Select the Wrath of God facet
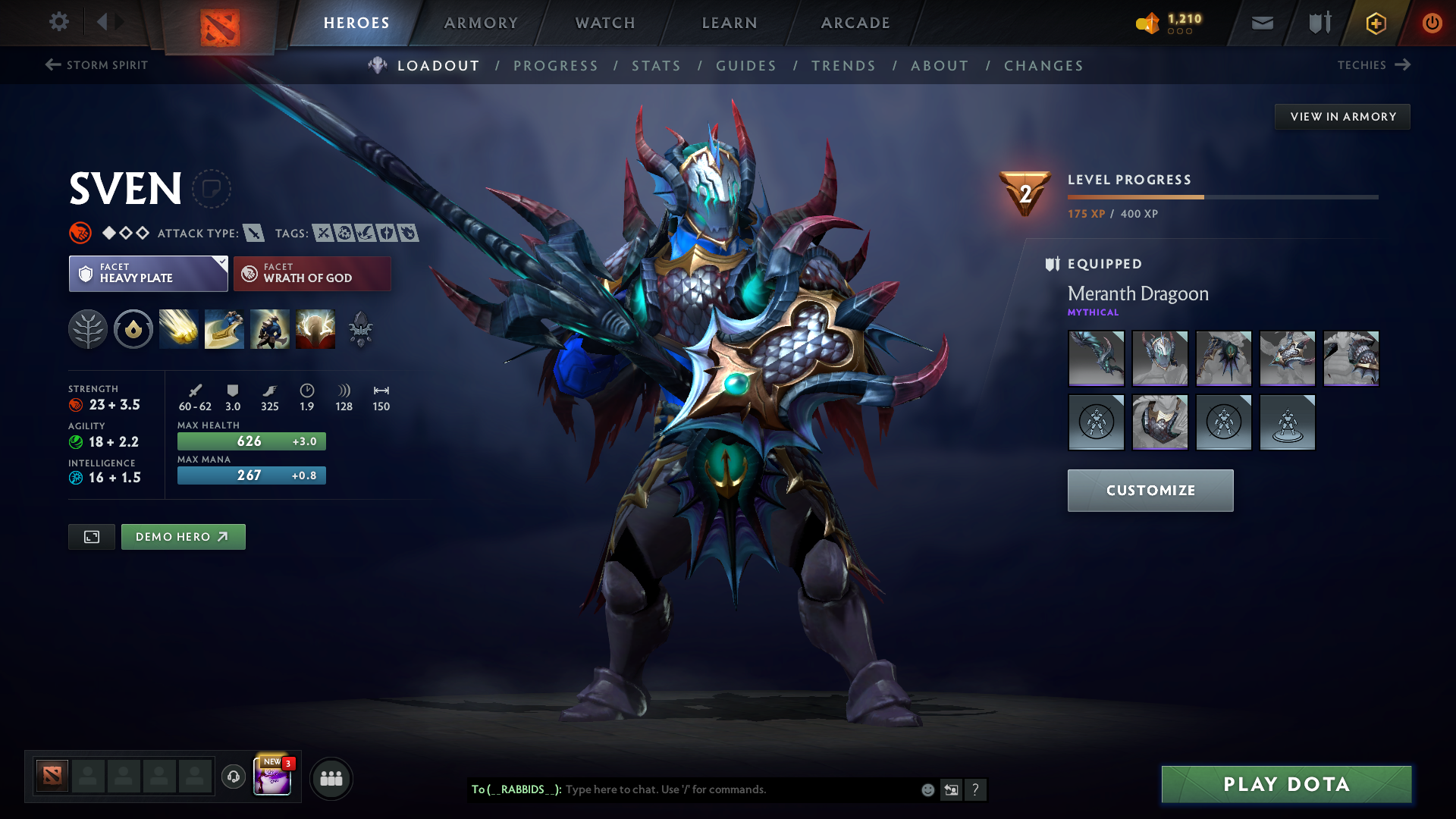Image resolution: width=1456 pixels, height=819 pixels. coord(312,273)
